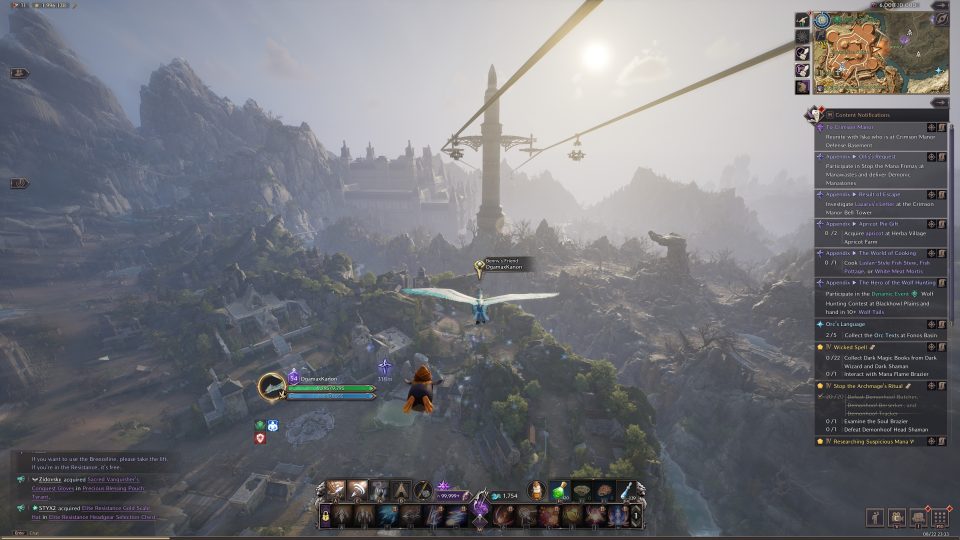The height and width of the screenshot is (540, 960).
Task: Collapse the minimap using top arrow button
Action: [939, 5]
